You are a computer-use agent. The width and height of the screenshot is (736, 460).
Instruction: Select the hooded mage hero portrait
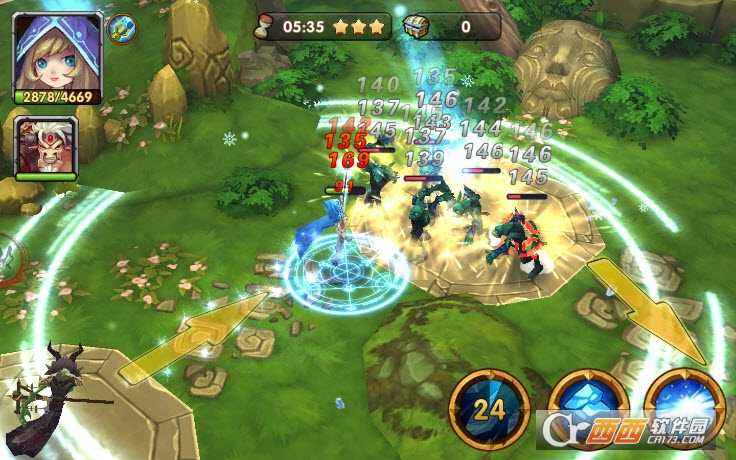pyautogui.click(x=57, y=50)
